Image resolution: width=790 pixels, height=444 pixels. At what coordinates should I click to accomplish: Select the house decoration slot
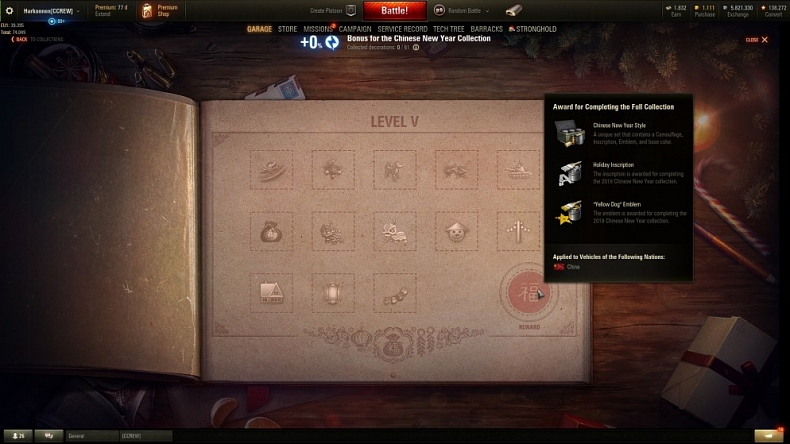271,293
